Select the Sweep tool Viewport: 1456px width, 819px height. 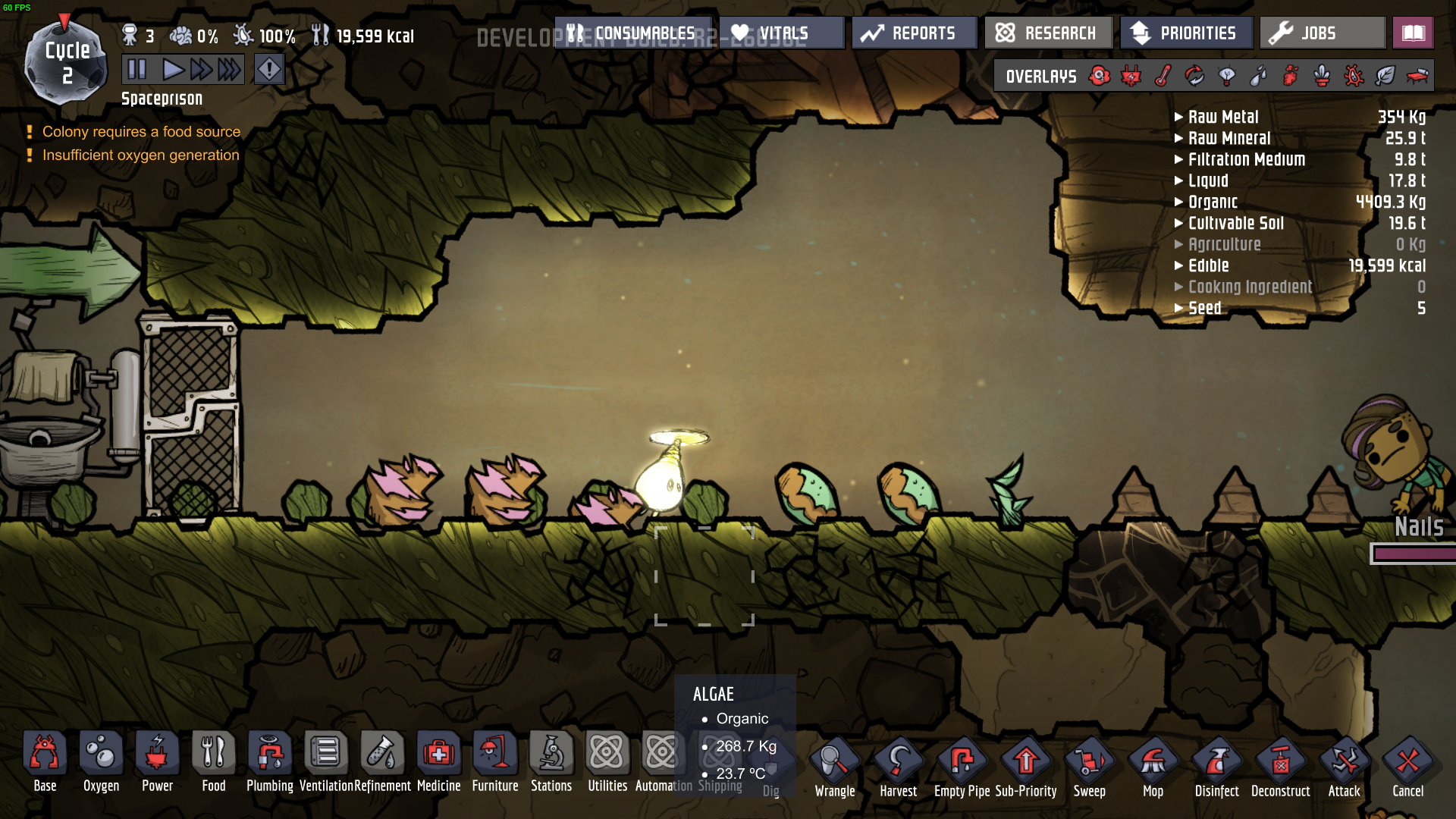coord(1090,766)
